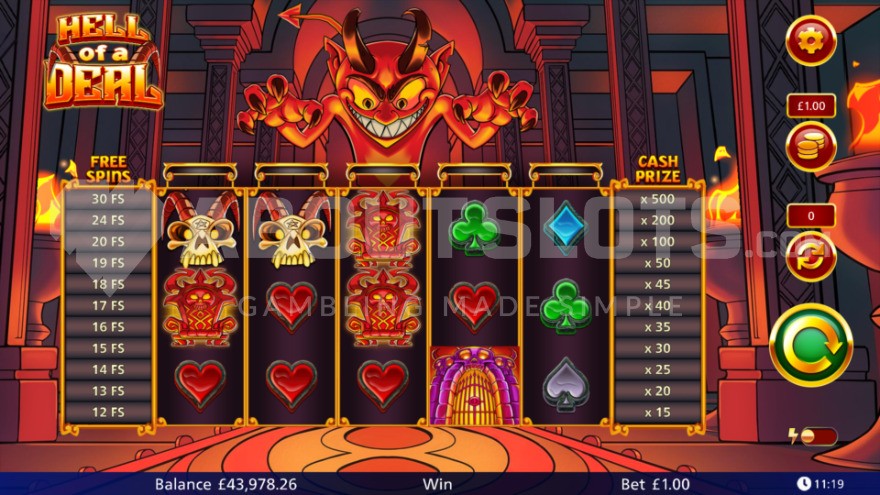Screen dimensions: 880x495
Task: Open the gear settings menu
Action: point(811,41)
